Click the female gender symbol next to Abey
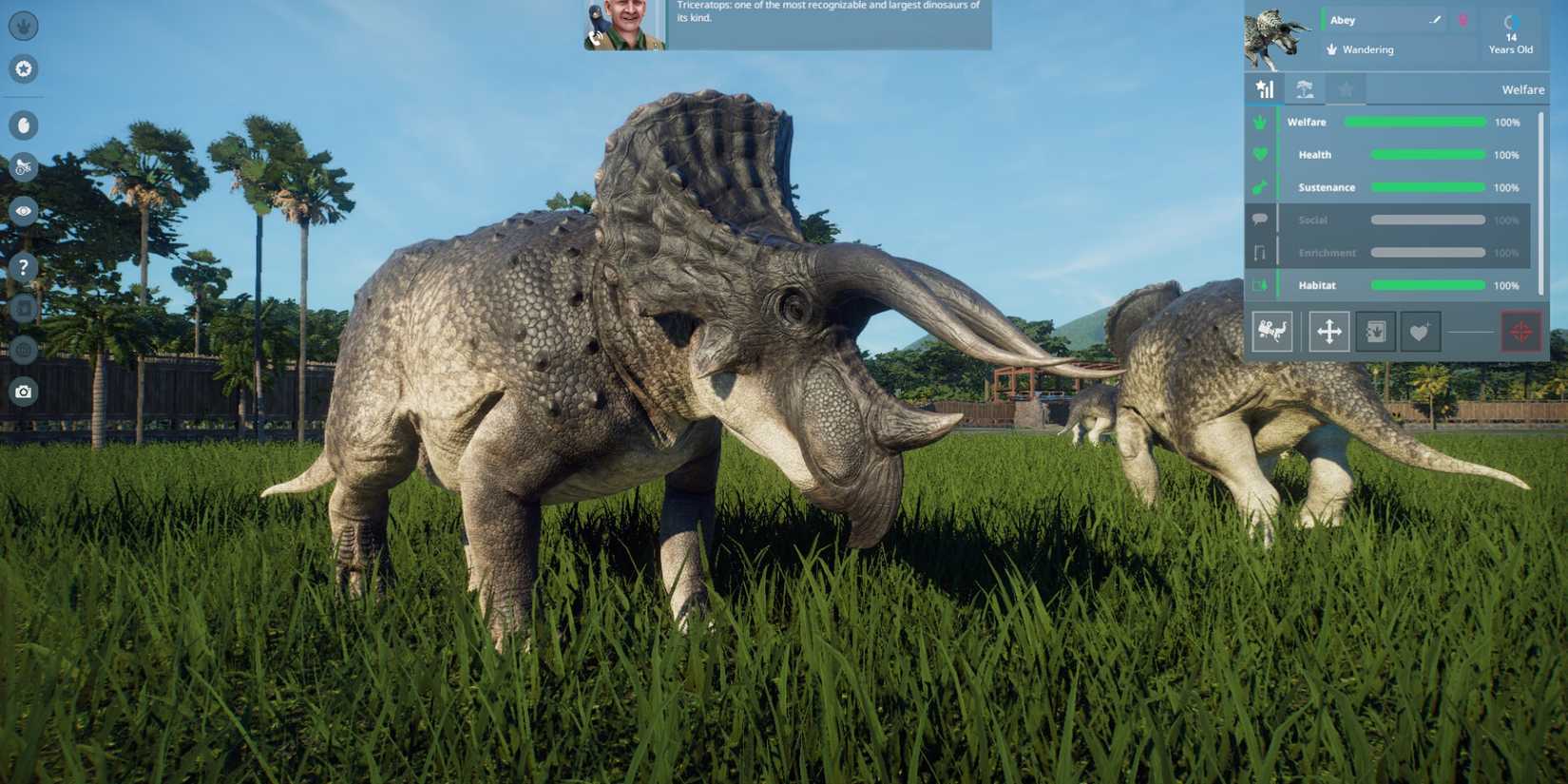 point(1463,19)
